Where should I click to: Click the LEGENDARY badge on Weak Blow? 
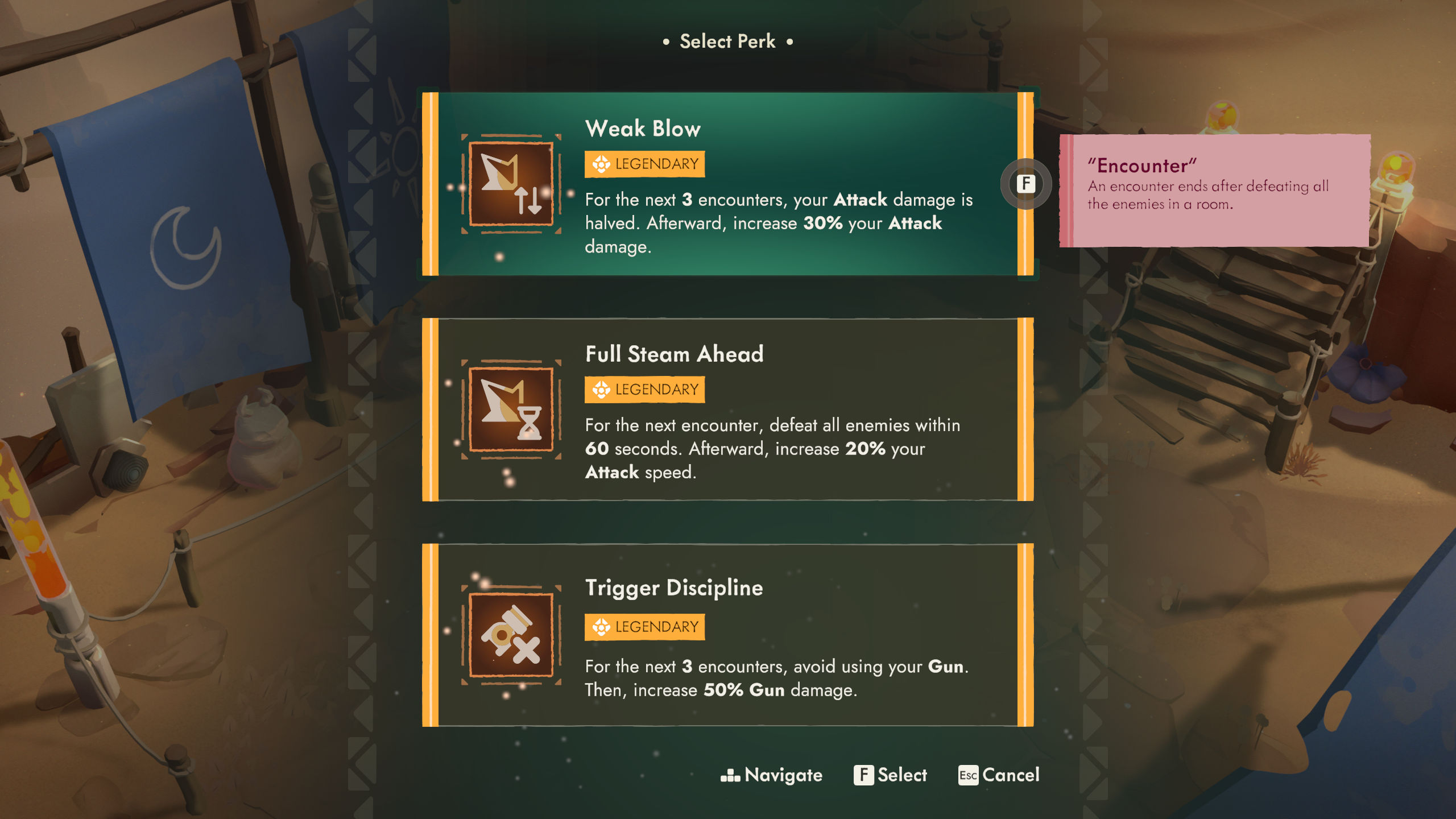pyautogui.click(x=644, y=163)
